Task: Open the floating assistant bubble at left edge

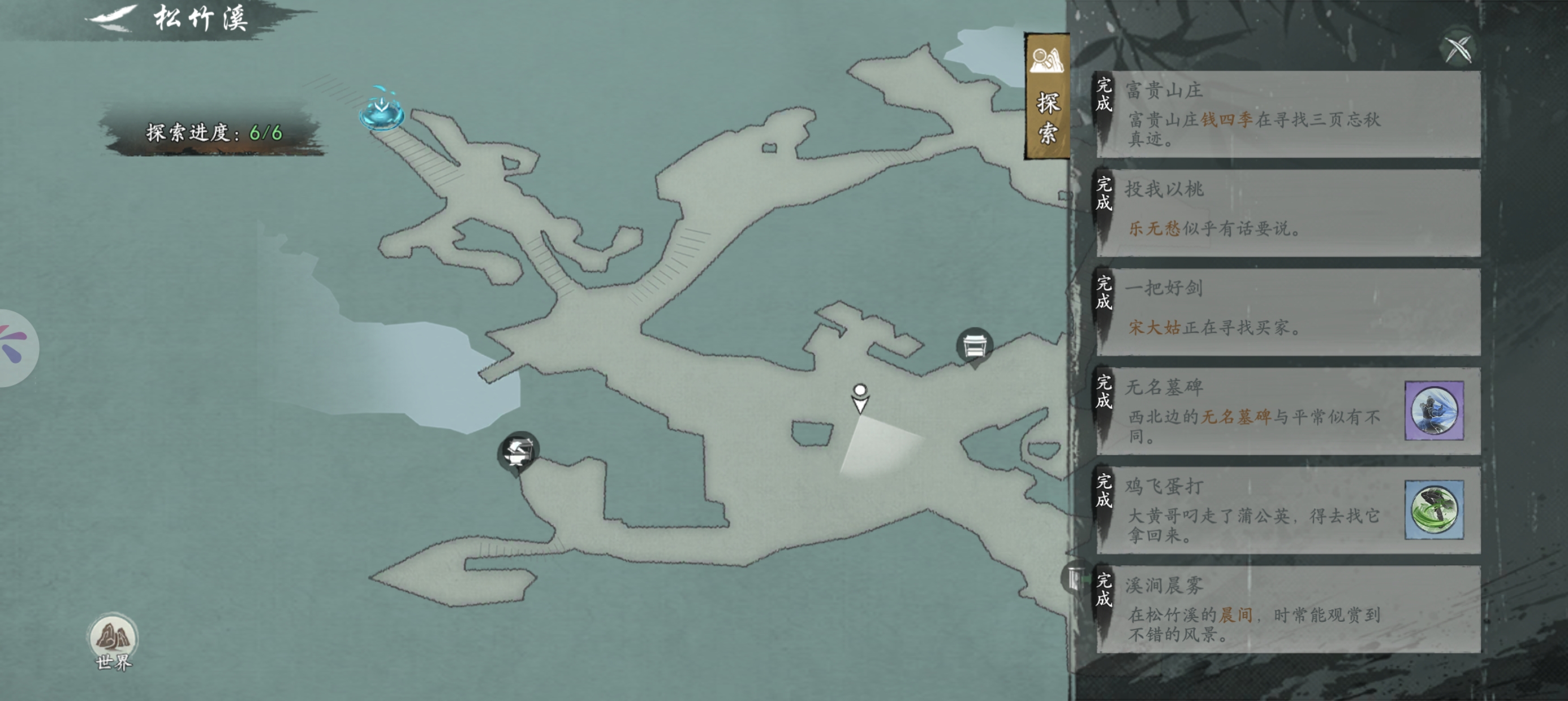Action: [15, 348]
